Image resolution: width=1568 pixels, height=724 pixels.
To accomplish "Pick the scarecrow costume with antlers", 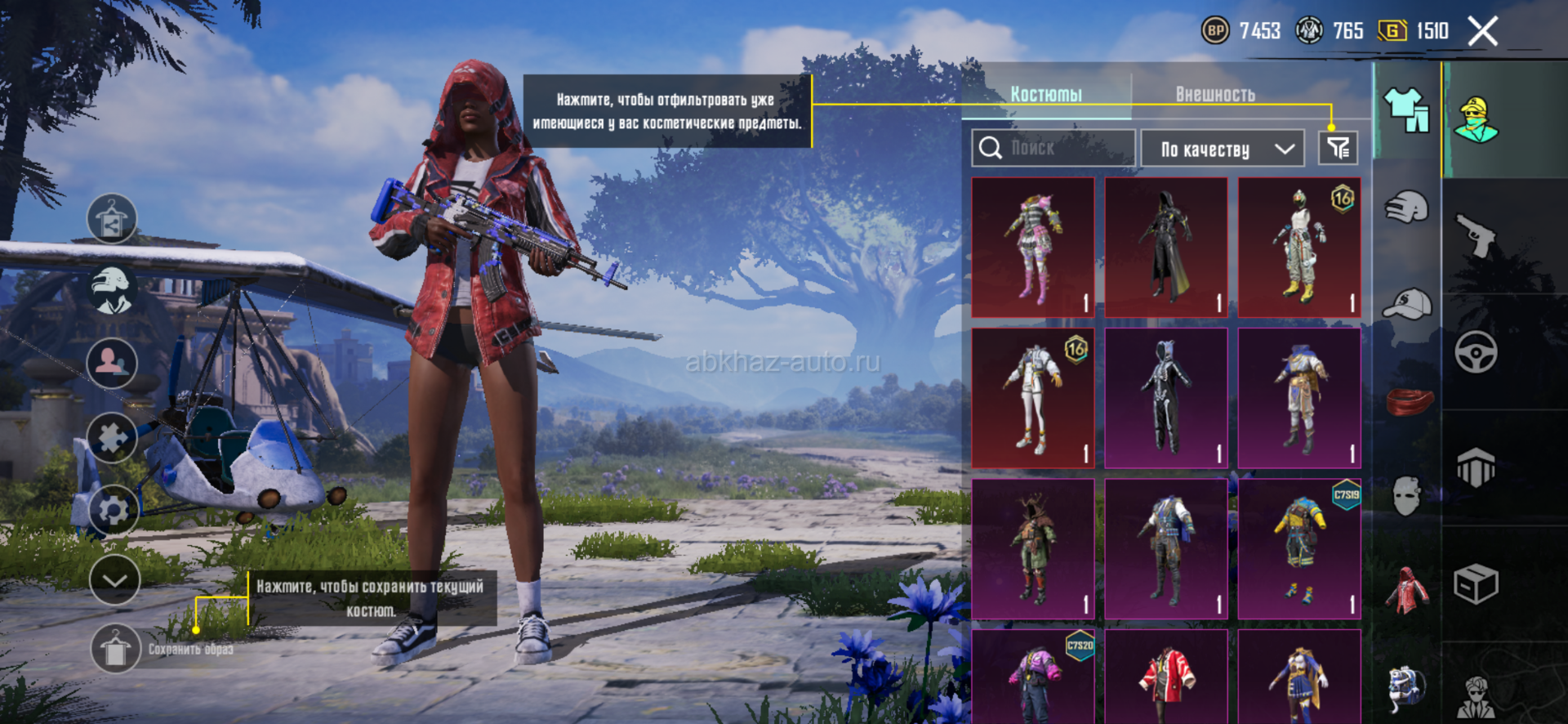I will pos(1033,549).
